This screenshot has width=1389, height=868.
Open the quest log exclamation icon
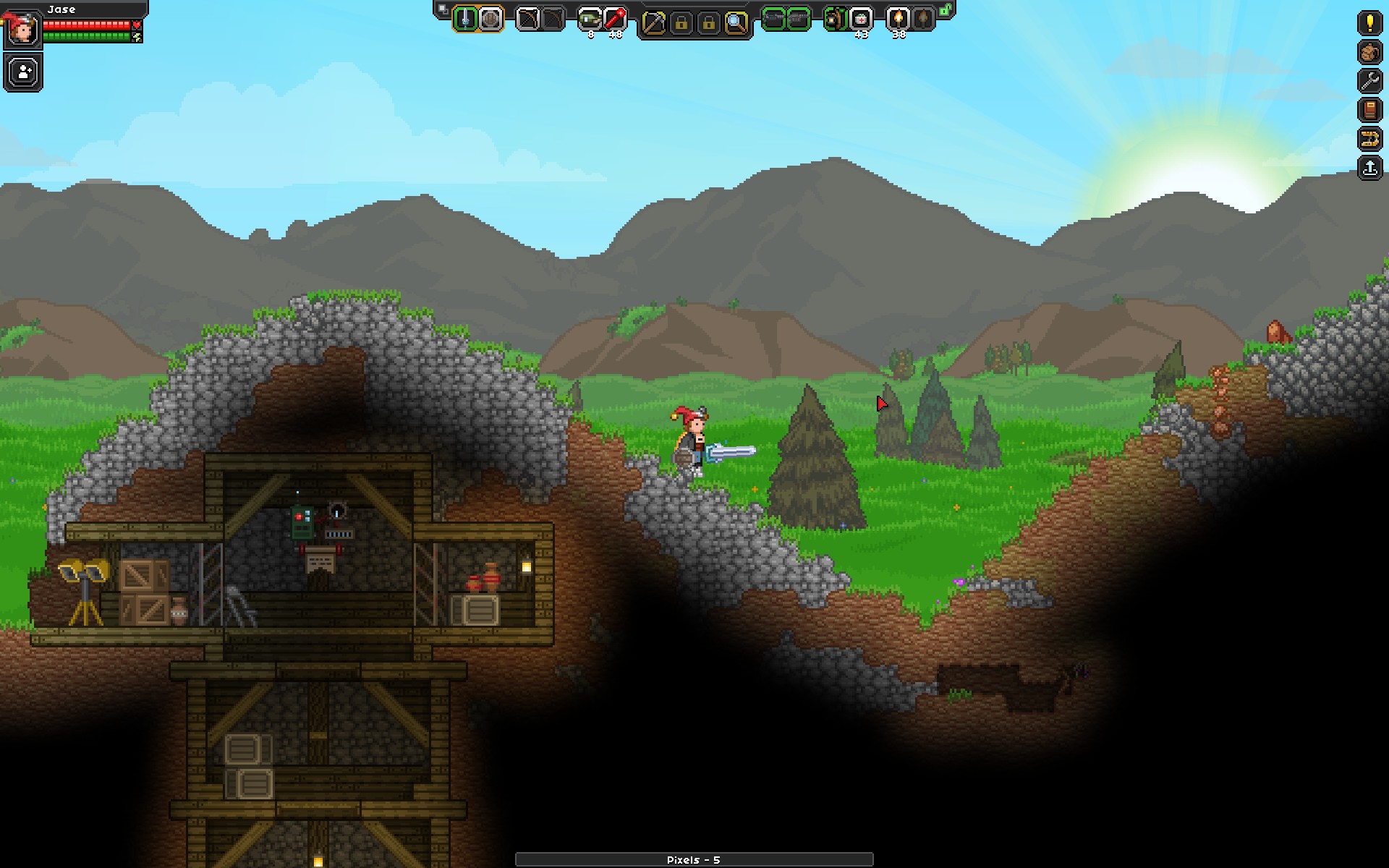coord(1369,23)
